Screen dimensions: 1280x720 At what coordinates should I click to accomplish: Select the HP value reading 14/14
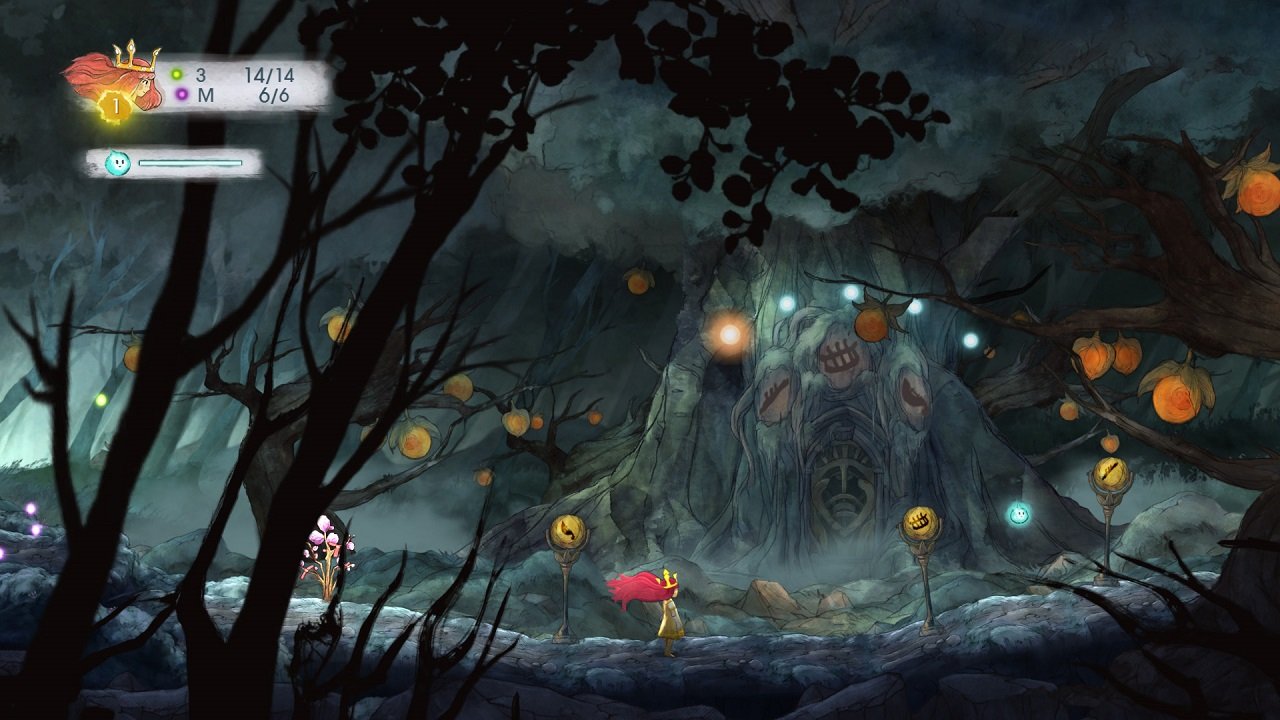pyautogui.click(x=272, y=75)
